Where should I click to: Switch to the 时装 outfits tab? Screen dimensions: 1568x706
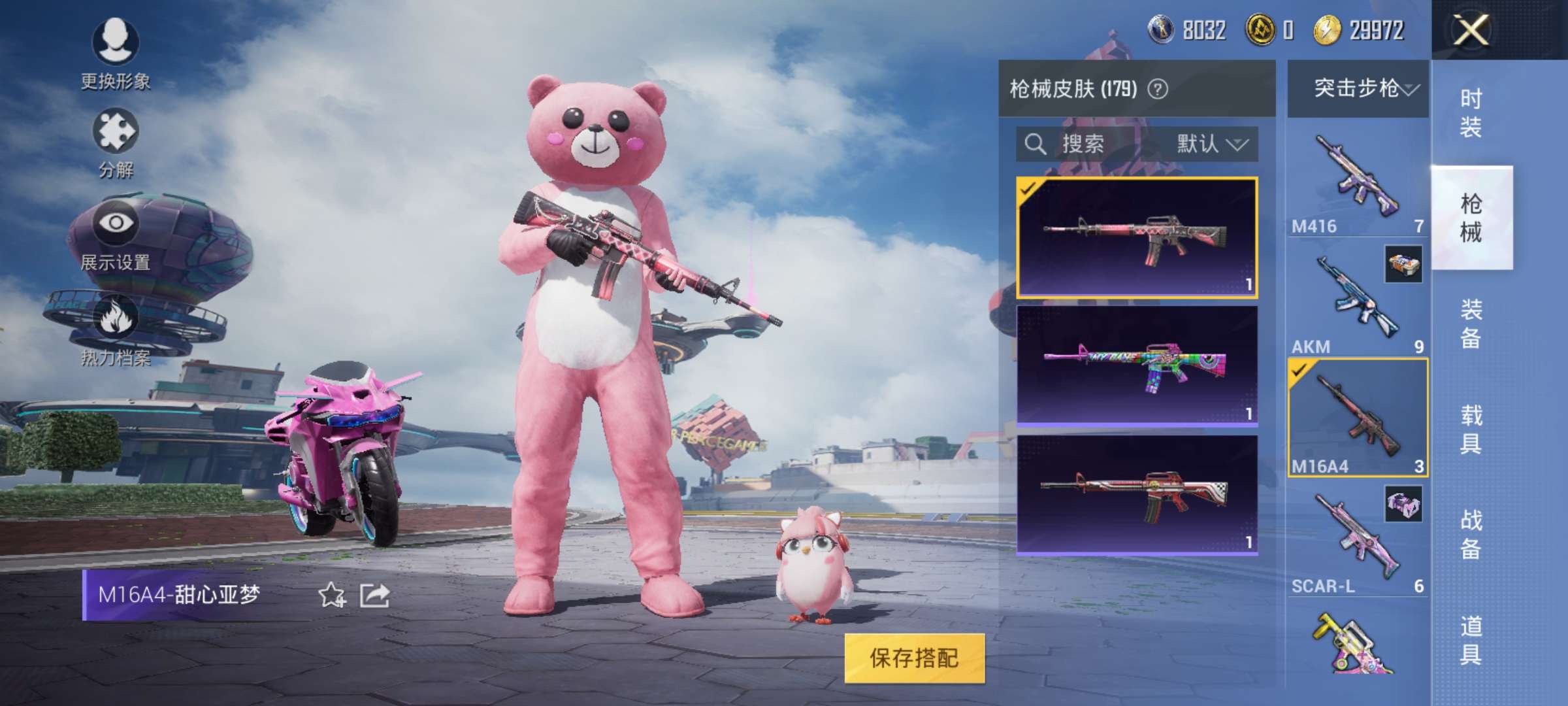1471,112
